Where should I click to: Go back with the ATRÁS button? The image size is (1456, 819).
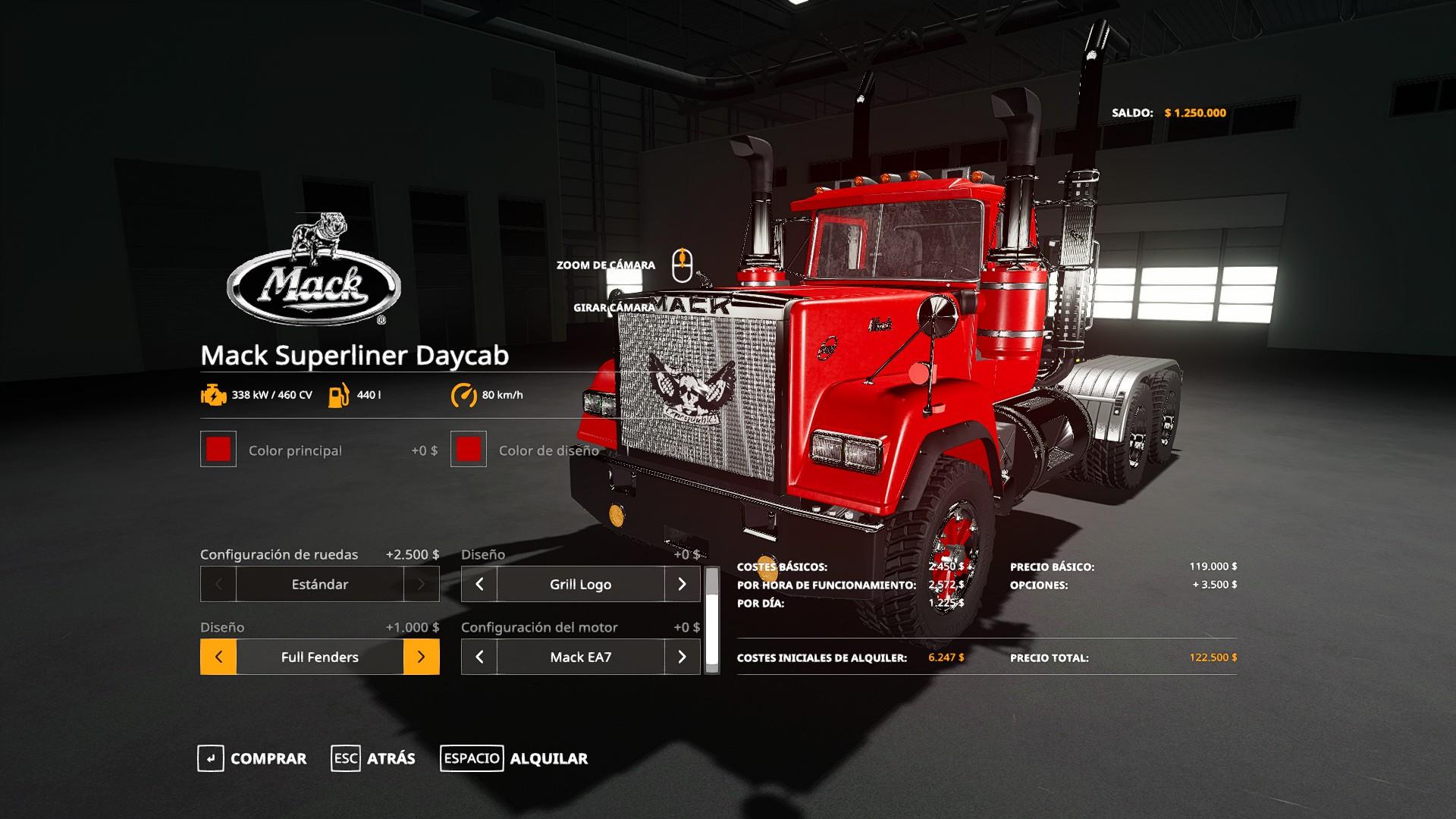click(x=374, y=758)
